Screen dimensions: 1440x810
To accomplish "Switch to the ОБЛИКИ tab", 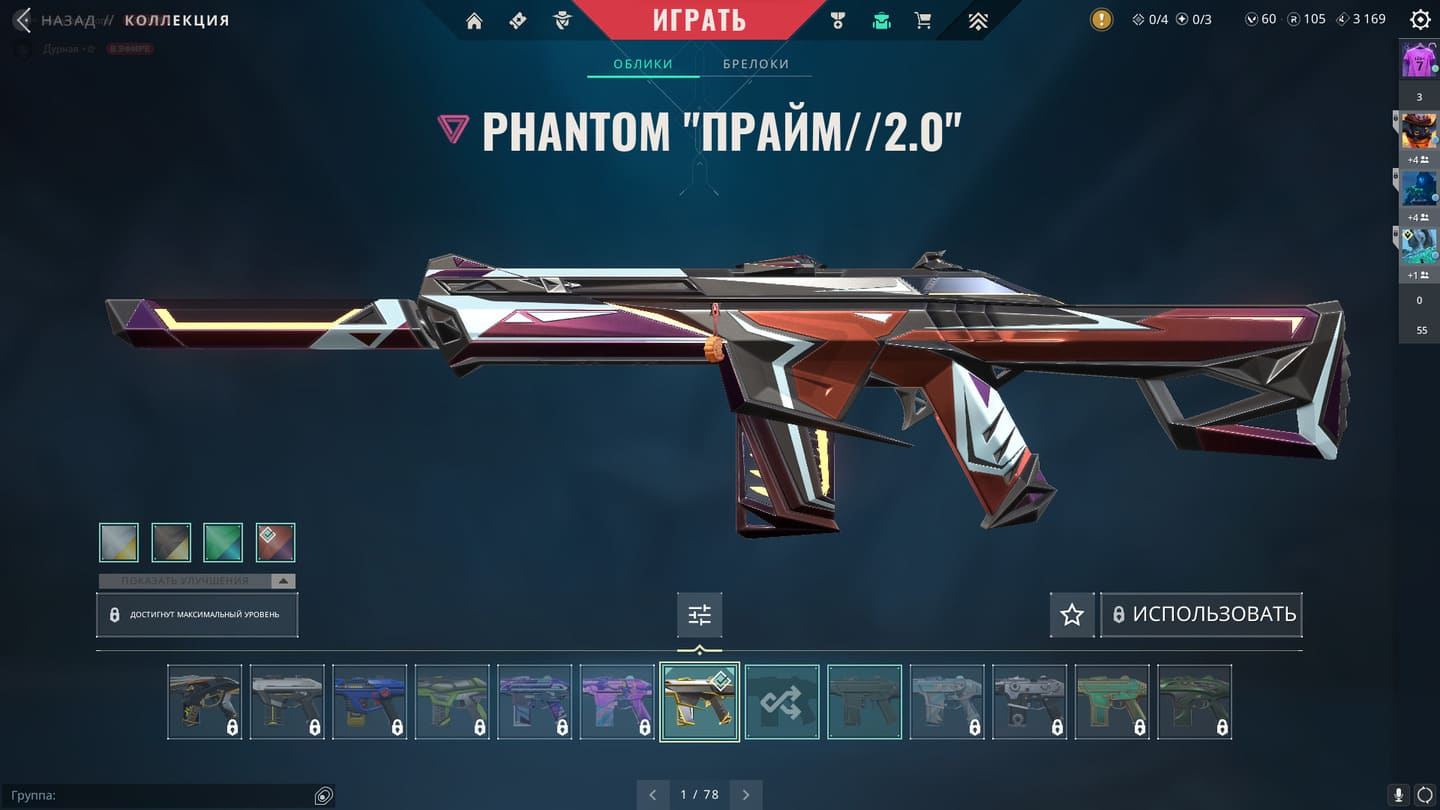I will 642,64.
